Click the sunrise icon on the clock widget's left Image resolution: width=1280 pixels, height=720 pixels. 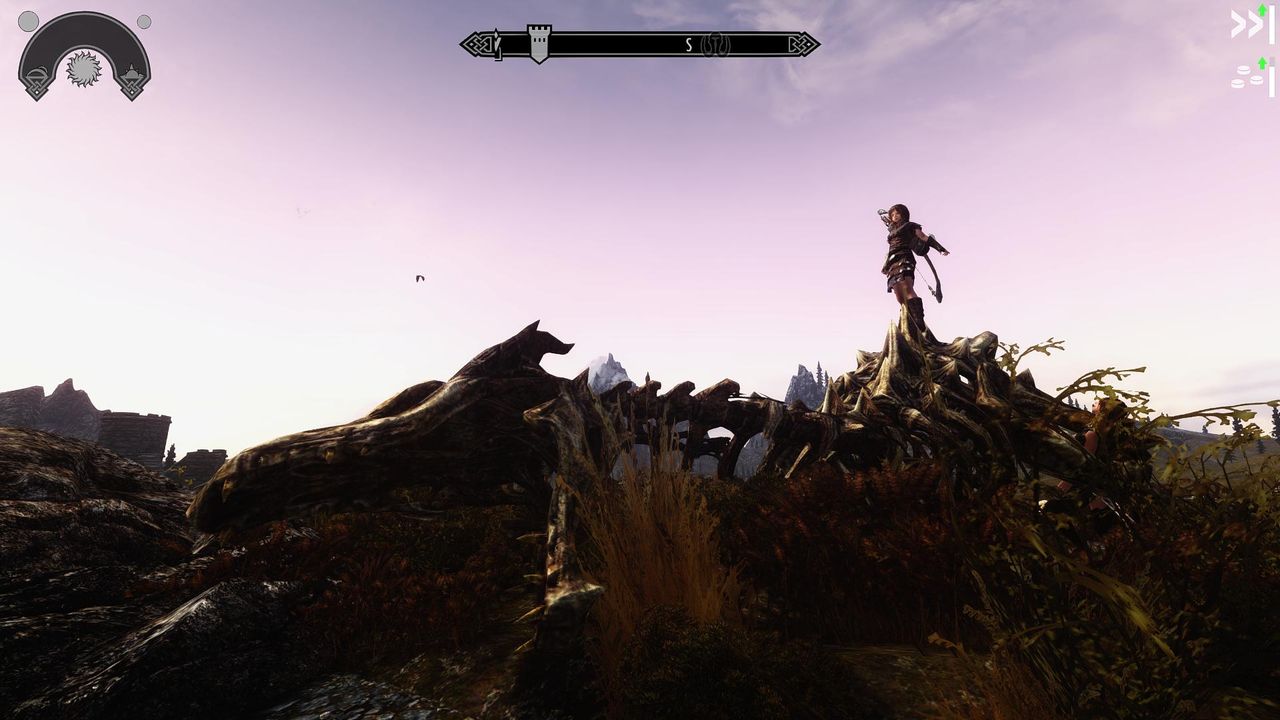[37, 76]
